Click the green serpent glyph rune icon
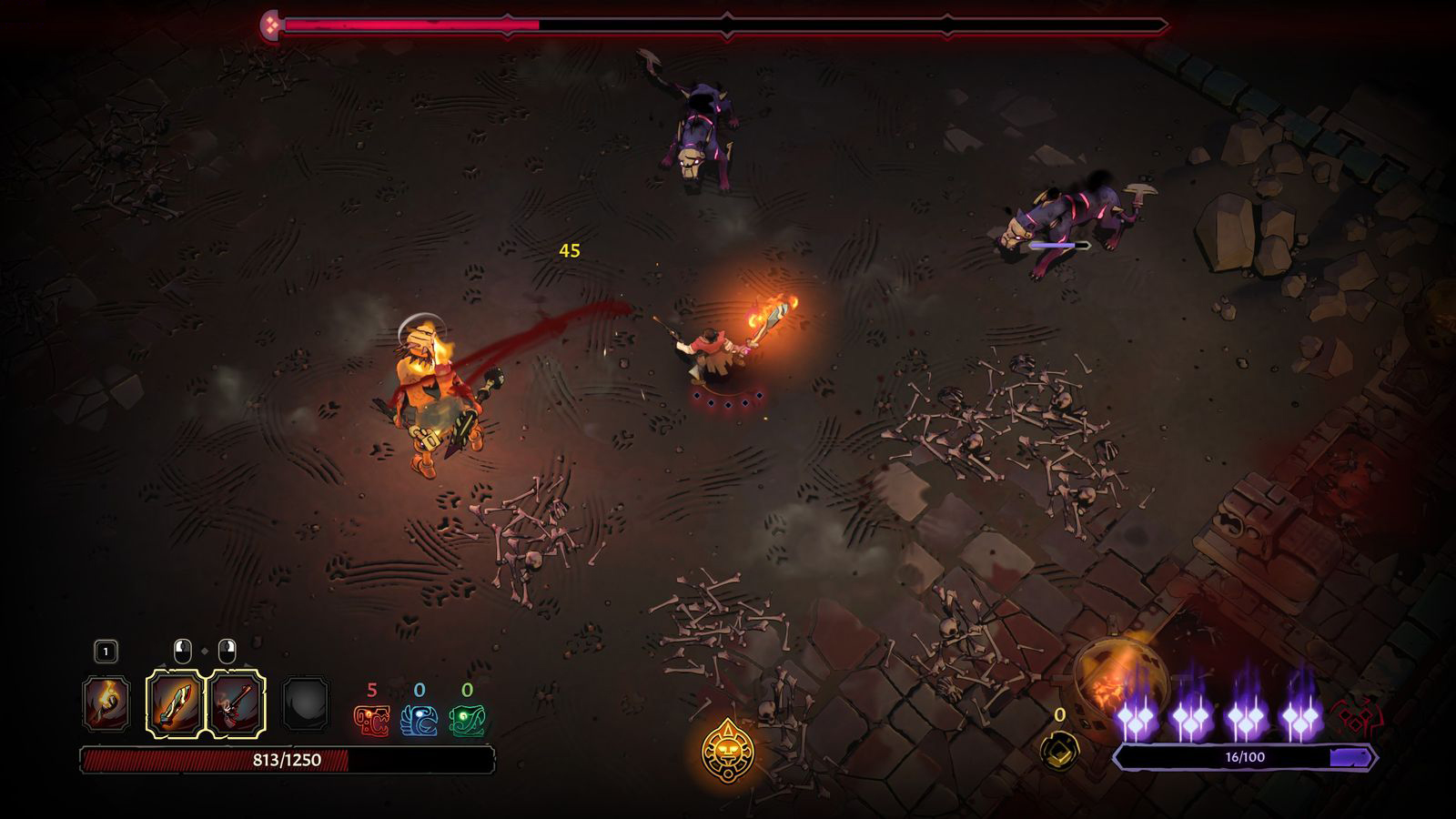Image resolution: width=1456 pixels, height=819 pixels. point(468,721)
